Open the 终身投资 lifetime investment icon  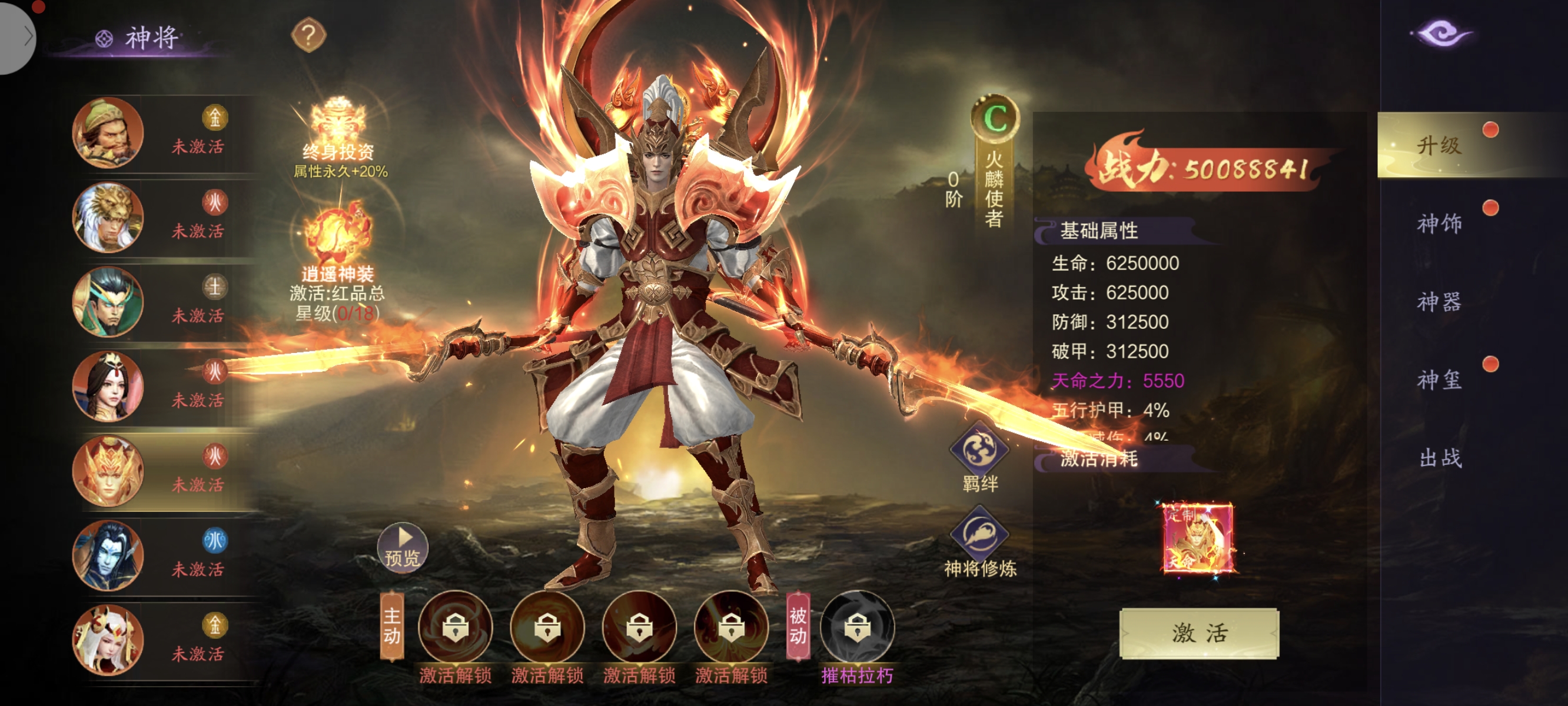(338, 129)
